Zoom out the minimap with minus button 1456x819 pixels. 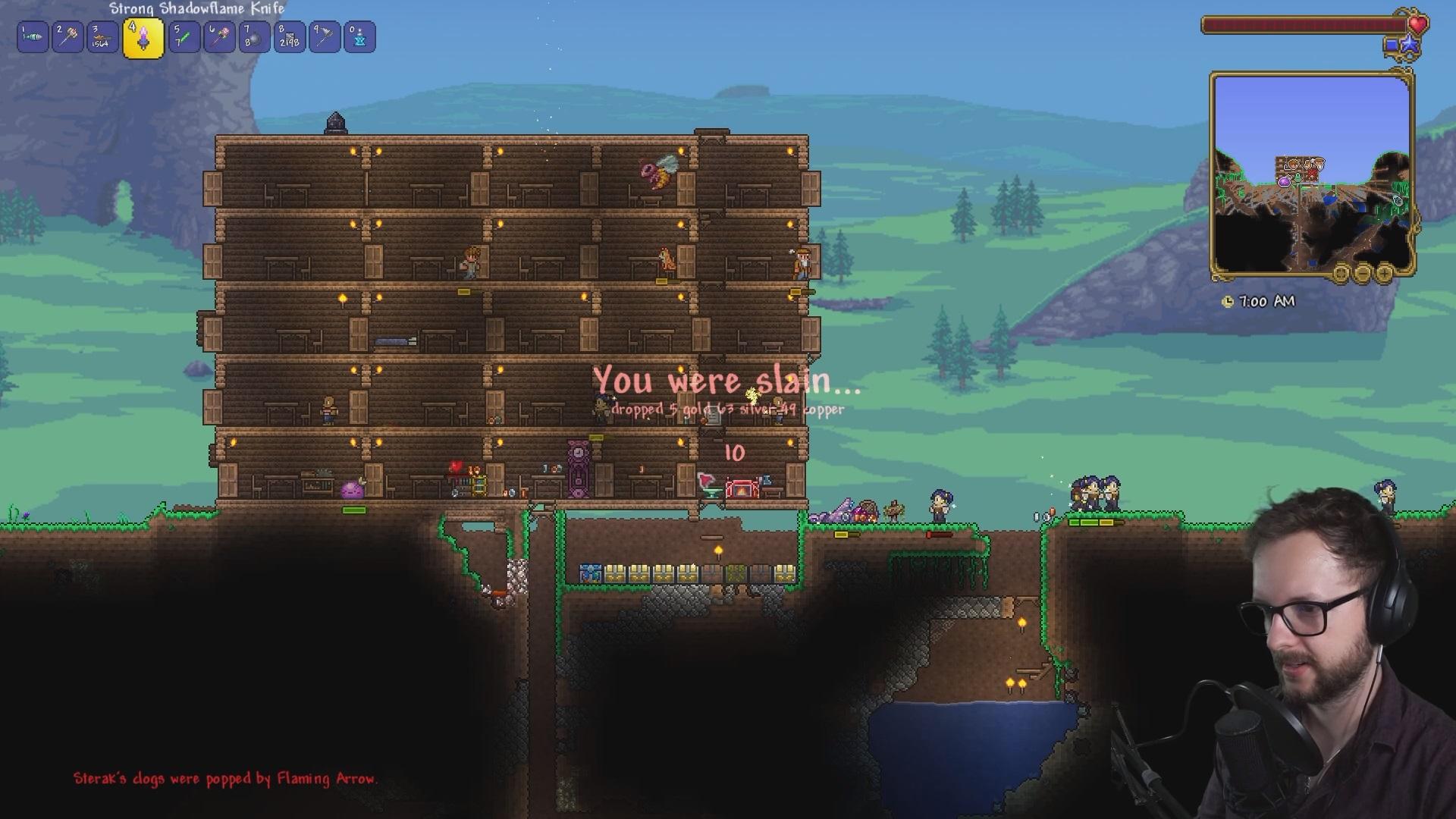click(1363, 273)
